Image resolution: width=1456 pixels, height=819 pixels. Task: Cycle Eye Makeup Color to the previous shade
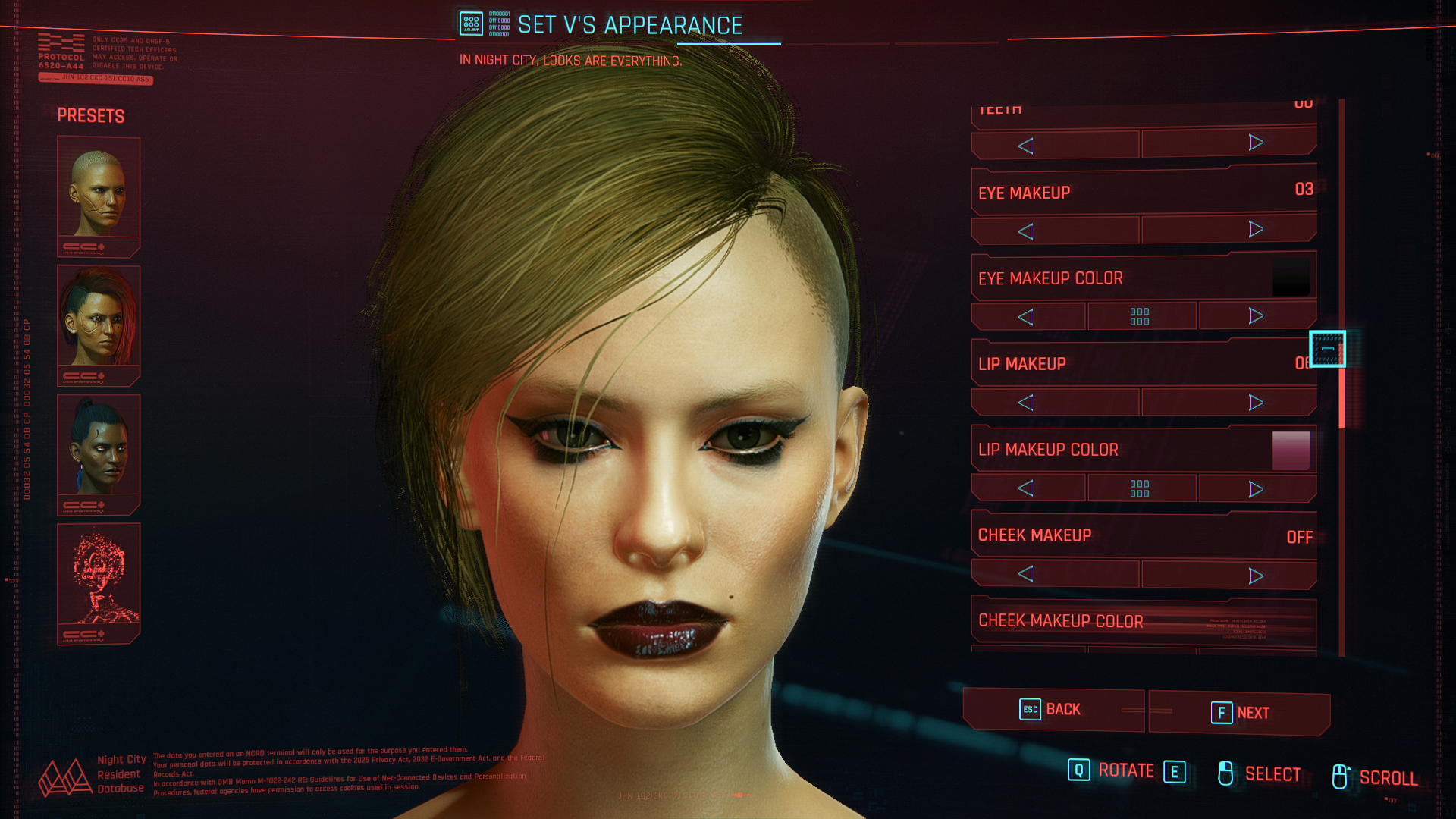(x=1026, y=317)
